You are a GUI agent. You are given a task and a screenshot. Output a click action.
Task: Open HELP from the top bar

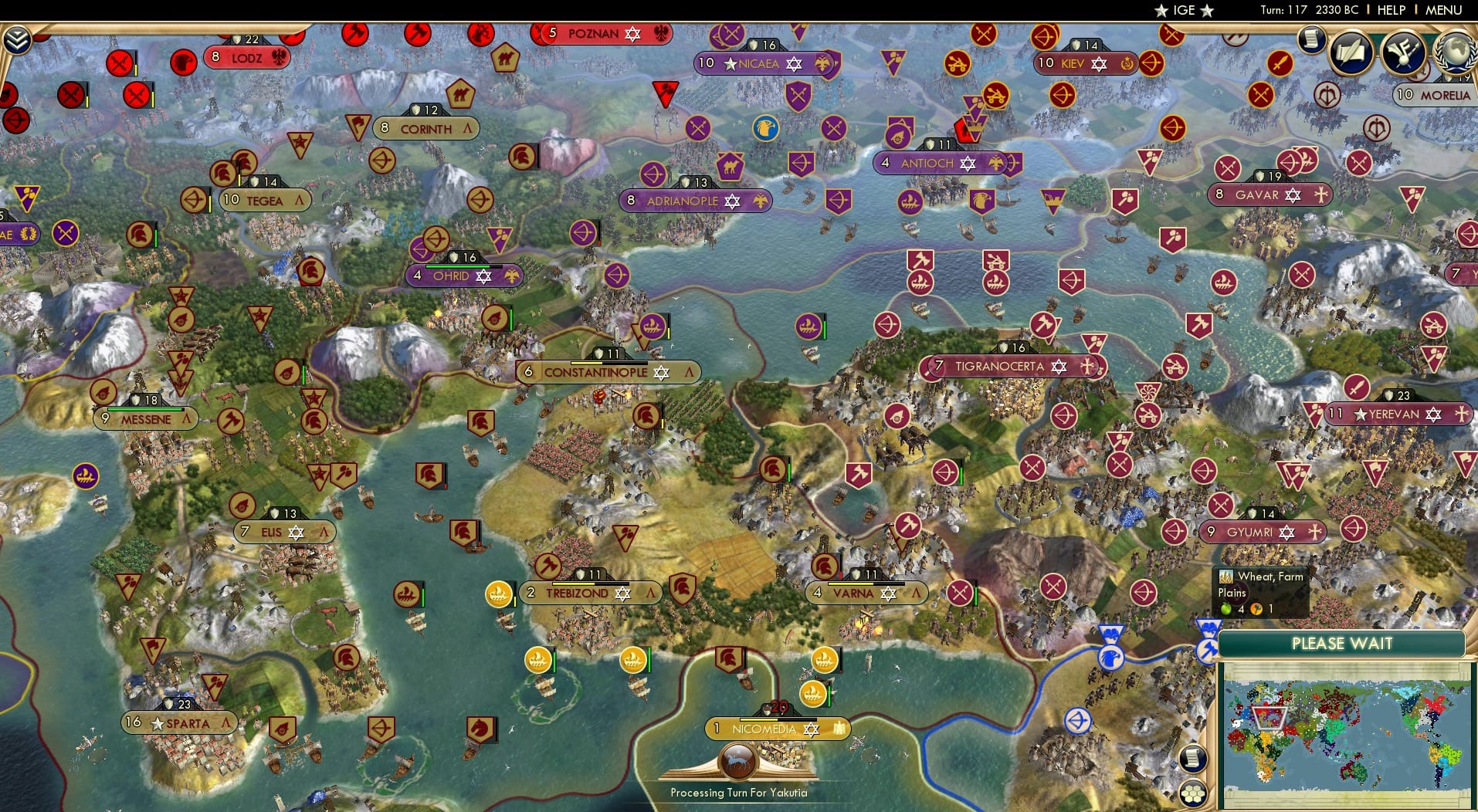point(1392,10)
